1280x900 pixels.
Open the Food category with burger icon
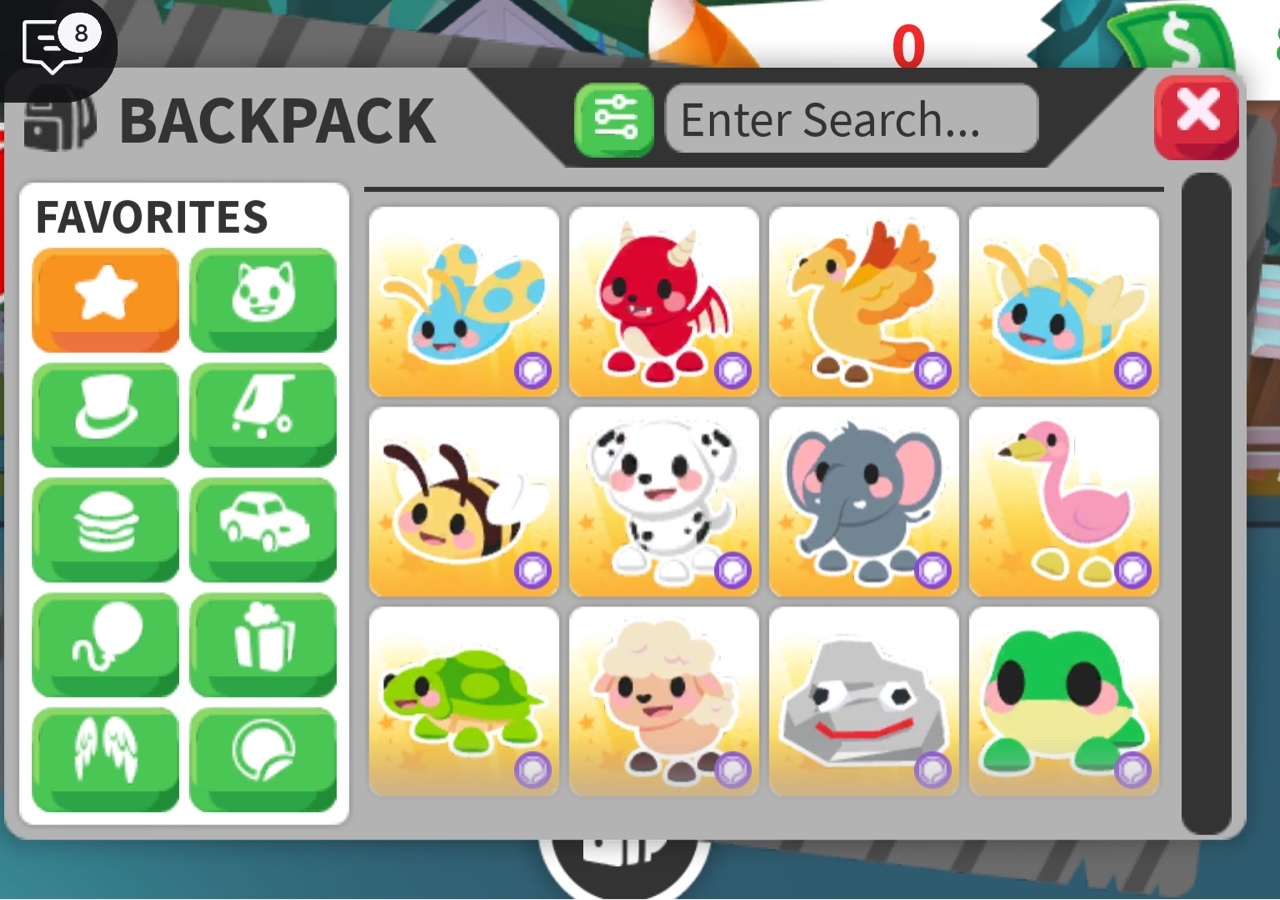pos(104,529)
